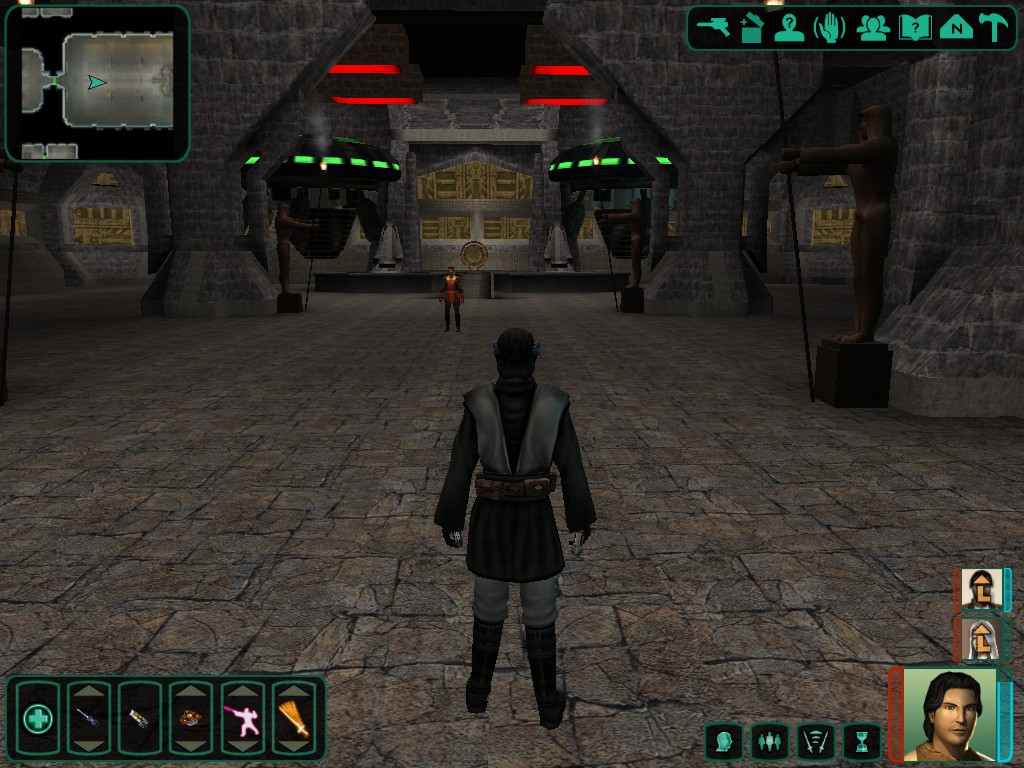Open the journal book icon
This screenshot has width=1024, height=768.
coord(915,28)
